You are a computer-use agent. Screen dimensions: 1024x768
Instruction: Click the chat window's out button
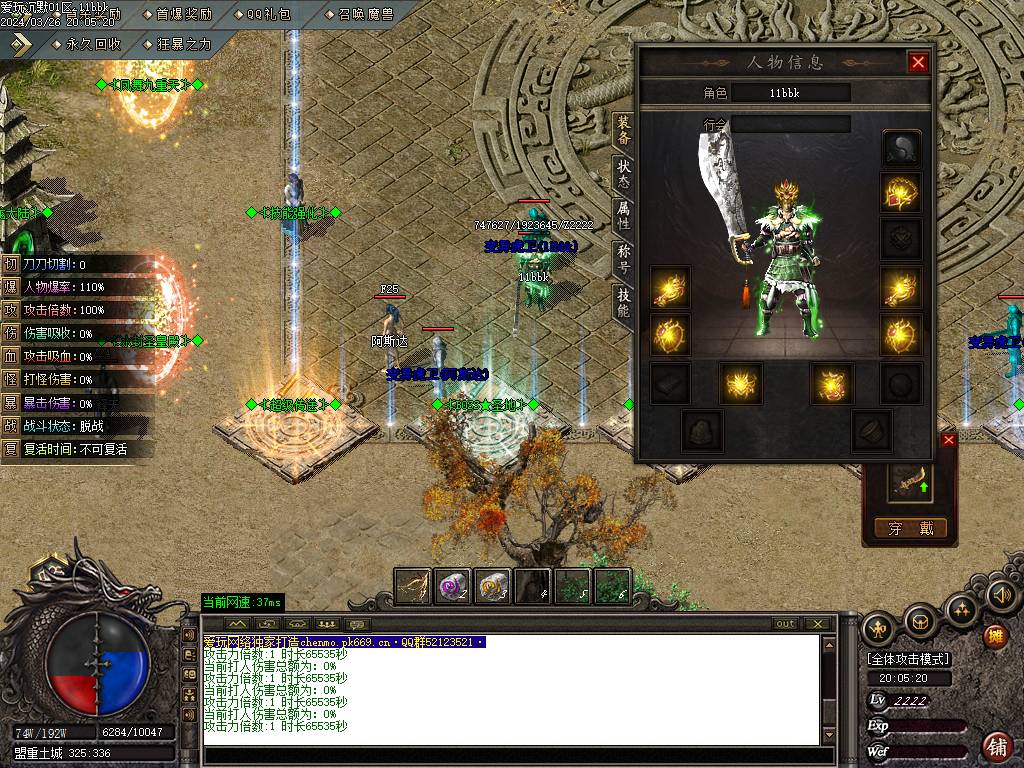pyautogui.click(x=786, y=624)
